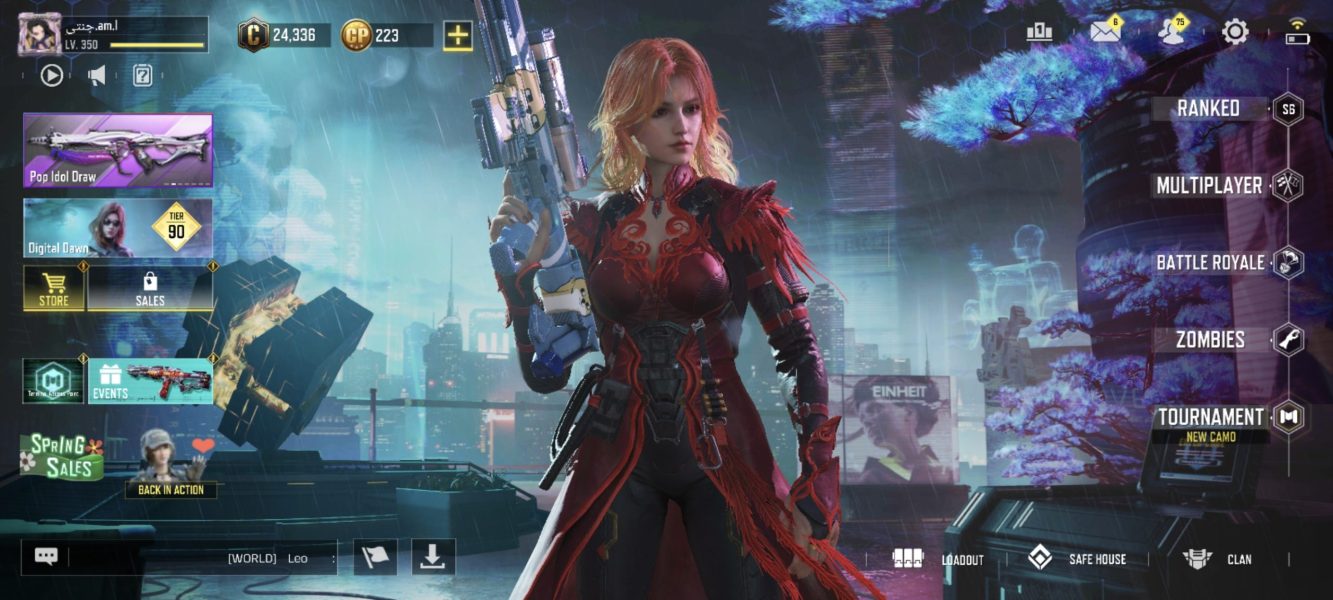Show the leaderboard podium icon
Screen dimensions: 1333x600
[x=1039, y=32]
